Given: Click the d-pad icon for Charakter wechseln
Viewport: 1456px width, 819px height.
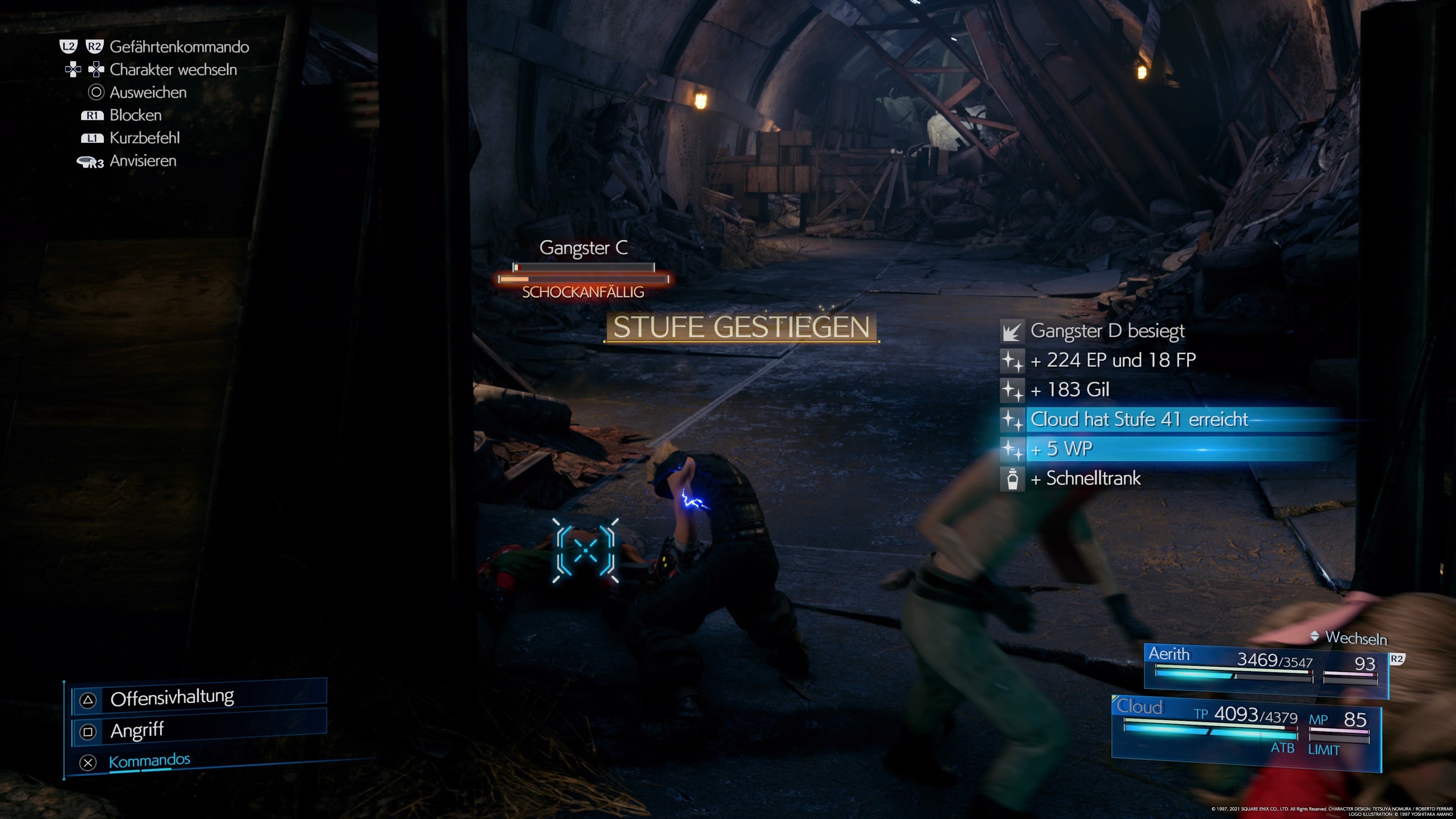Looking at the screenshot, I should tap(85, 69).
